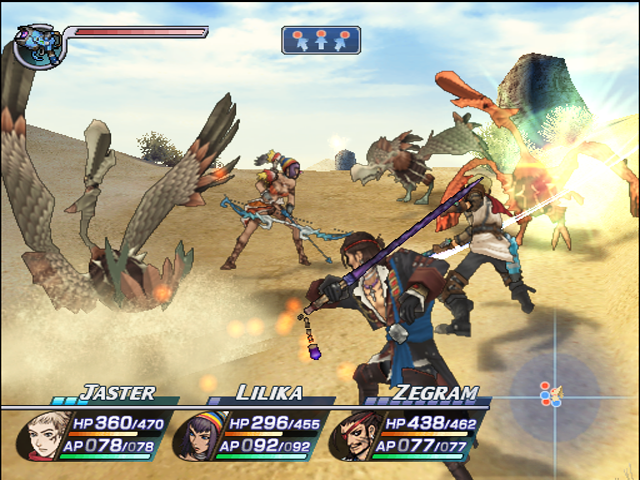Viewport: 640px width, 480px height.
Task: Open the three-arrow team command panel
Action: pyautogui.click(x=321, y=40)
